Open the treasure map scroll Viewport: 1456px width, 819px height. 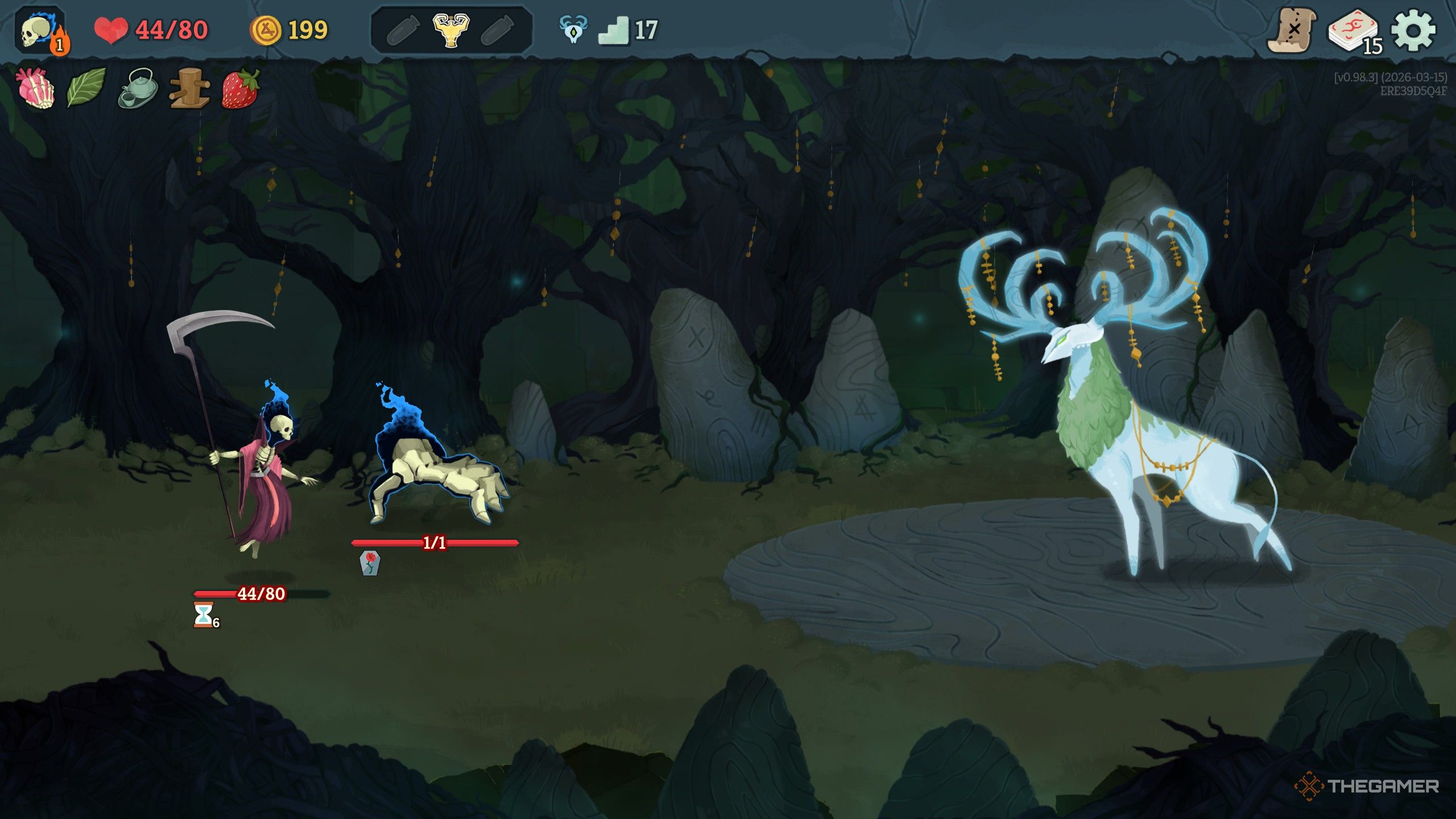(1291, 30)
